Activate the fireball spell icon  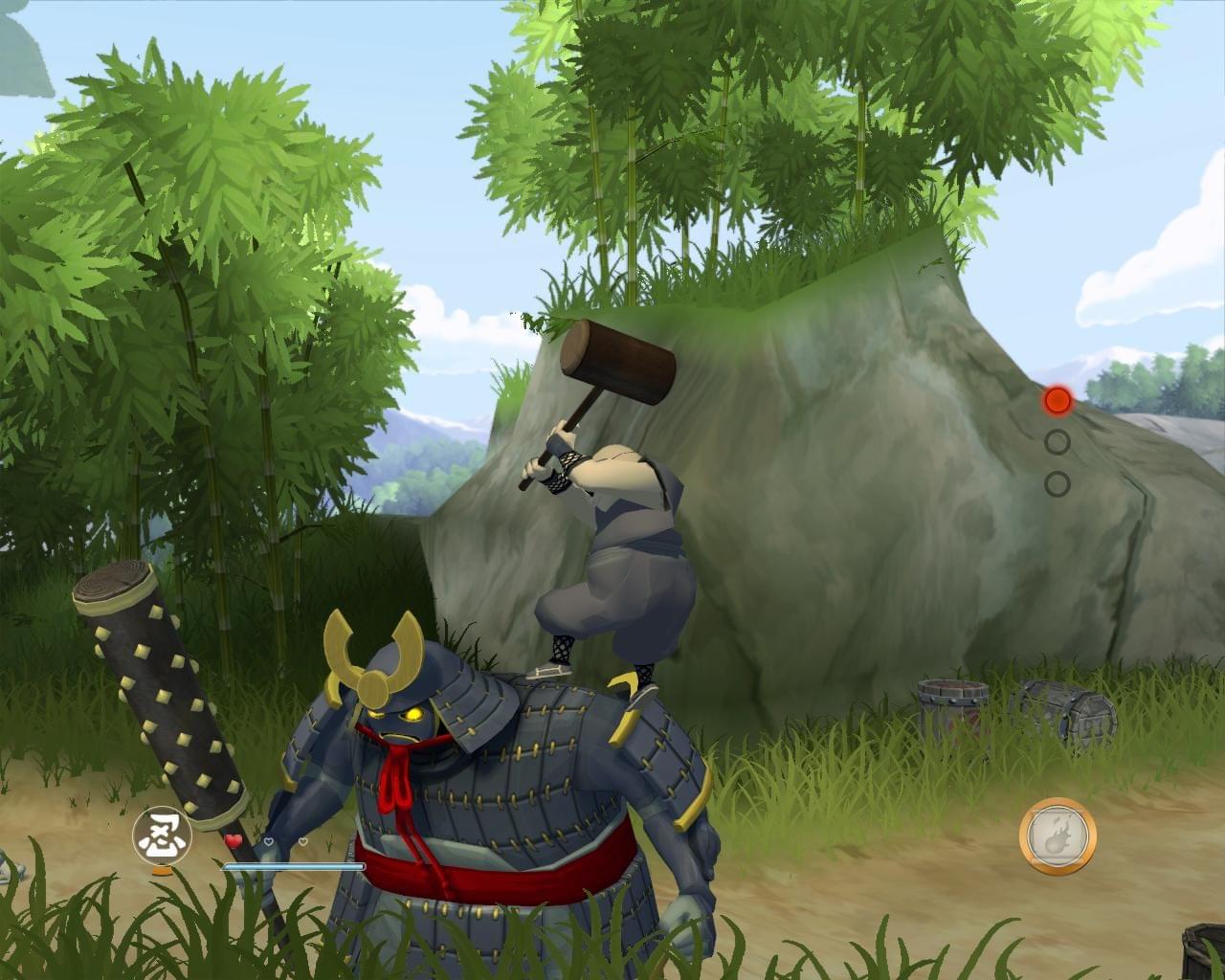pos(1057,835)
